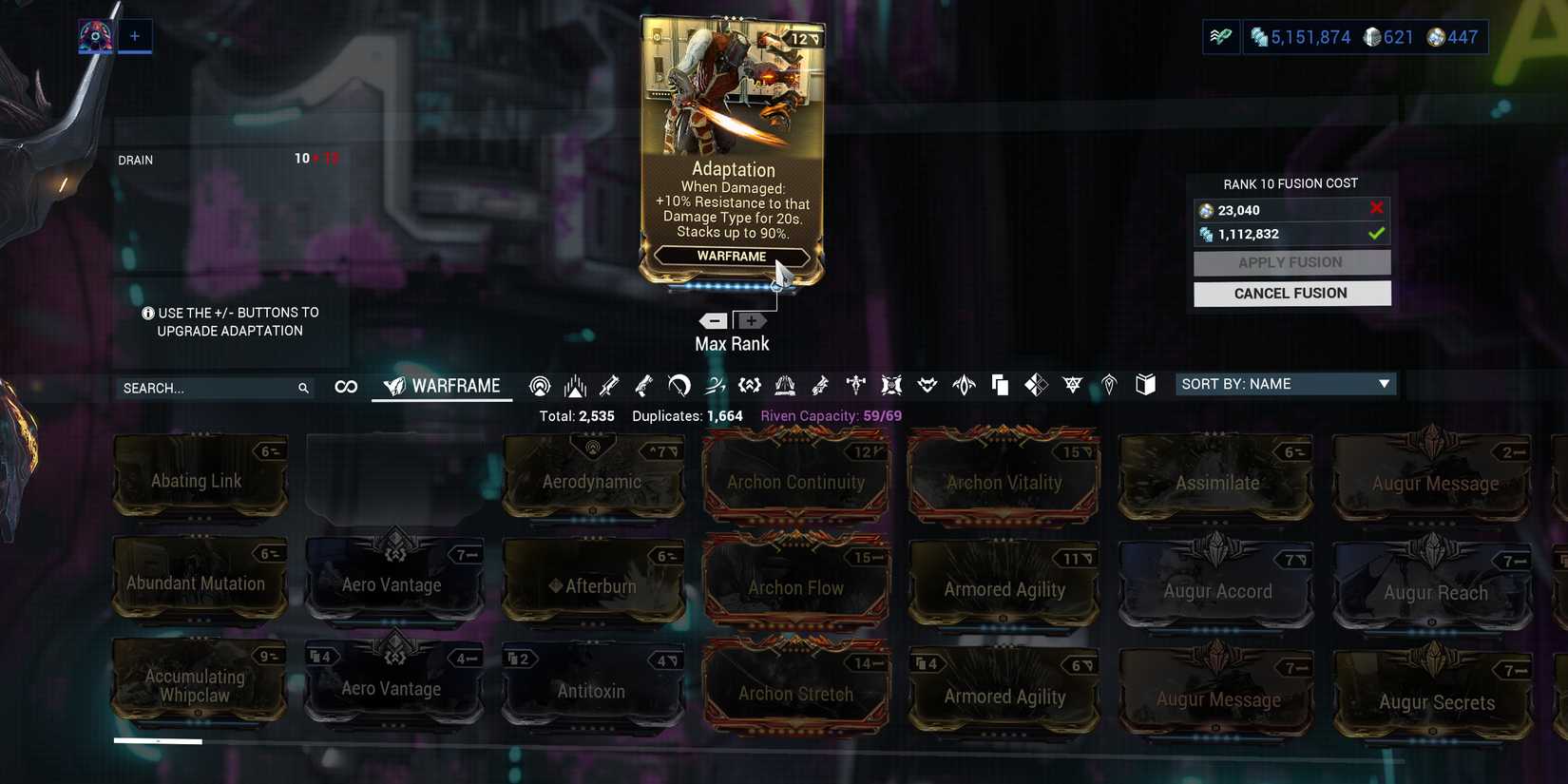
Task: Select the pistol mods filter icon
Action: point(643,386)
